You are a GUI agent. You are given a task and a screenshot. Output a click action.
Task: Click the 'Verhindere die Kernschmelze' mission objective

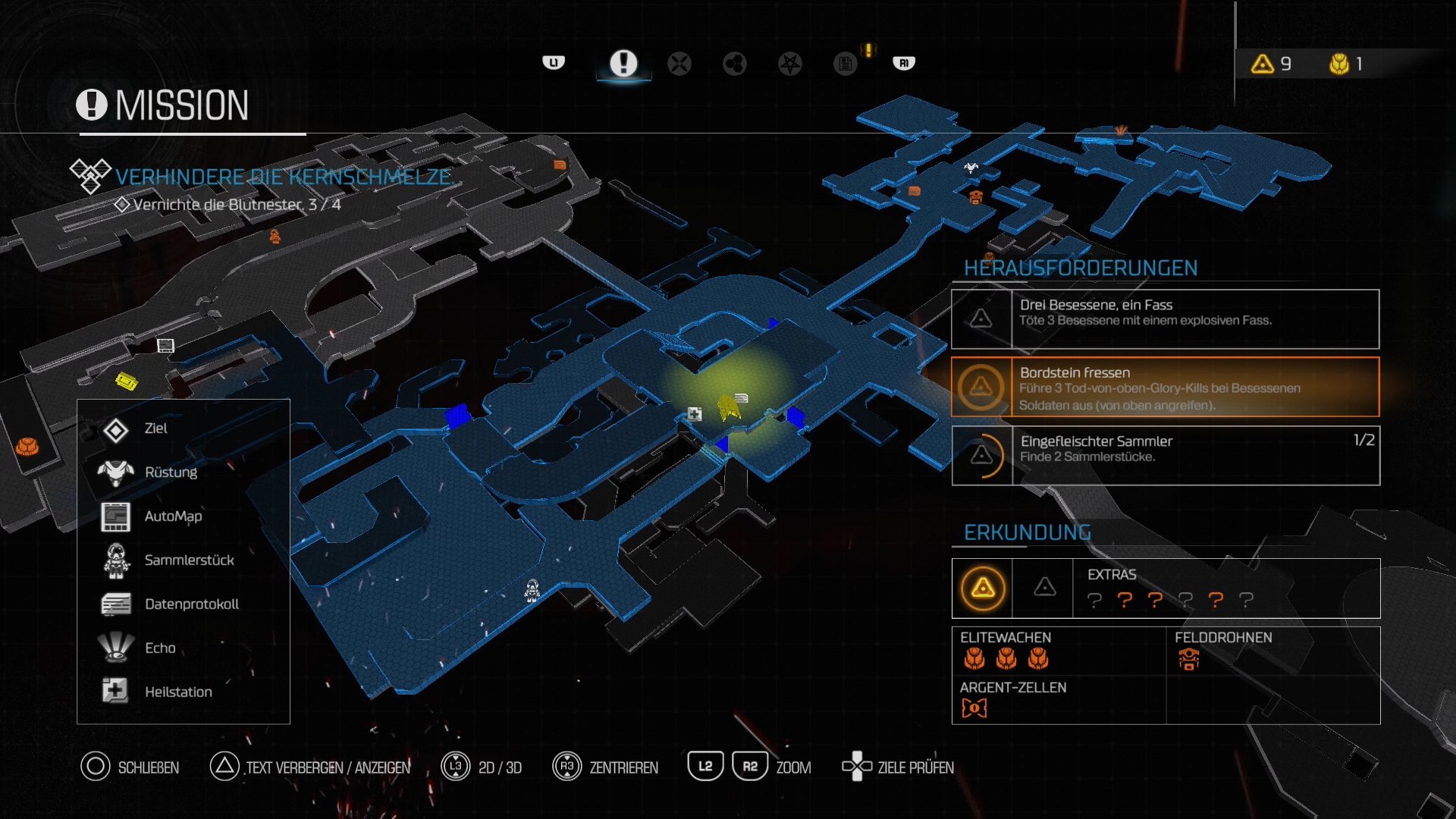[x=284, y=177]
